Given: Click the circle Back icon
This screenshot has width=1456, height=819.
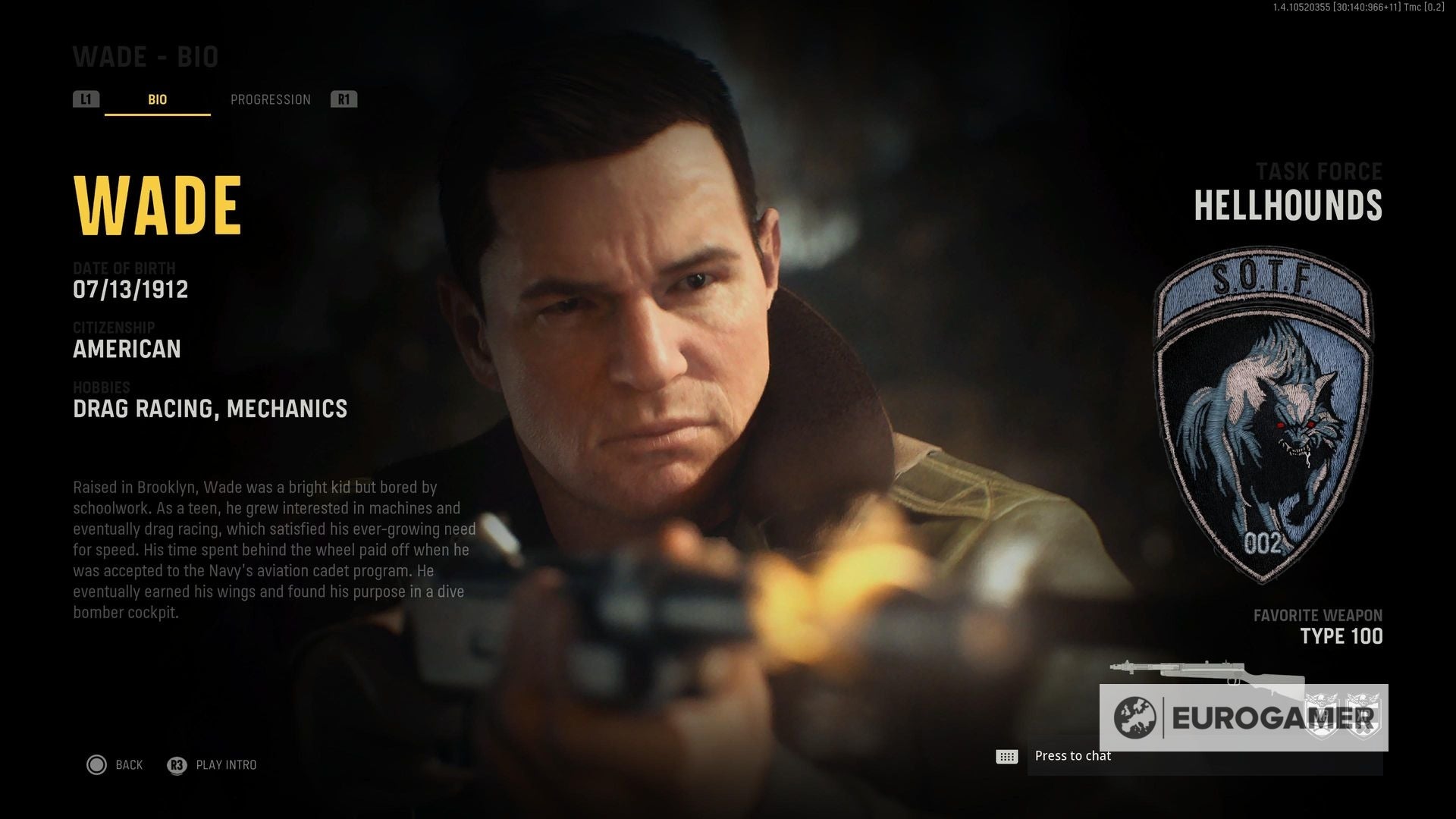Looking at the screenshot, I should [97, 765].
